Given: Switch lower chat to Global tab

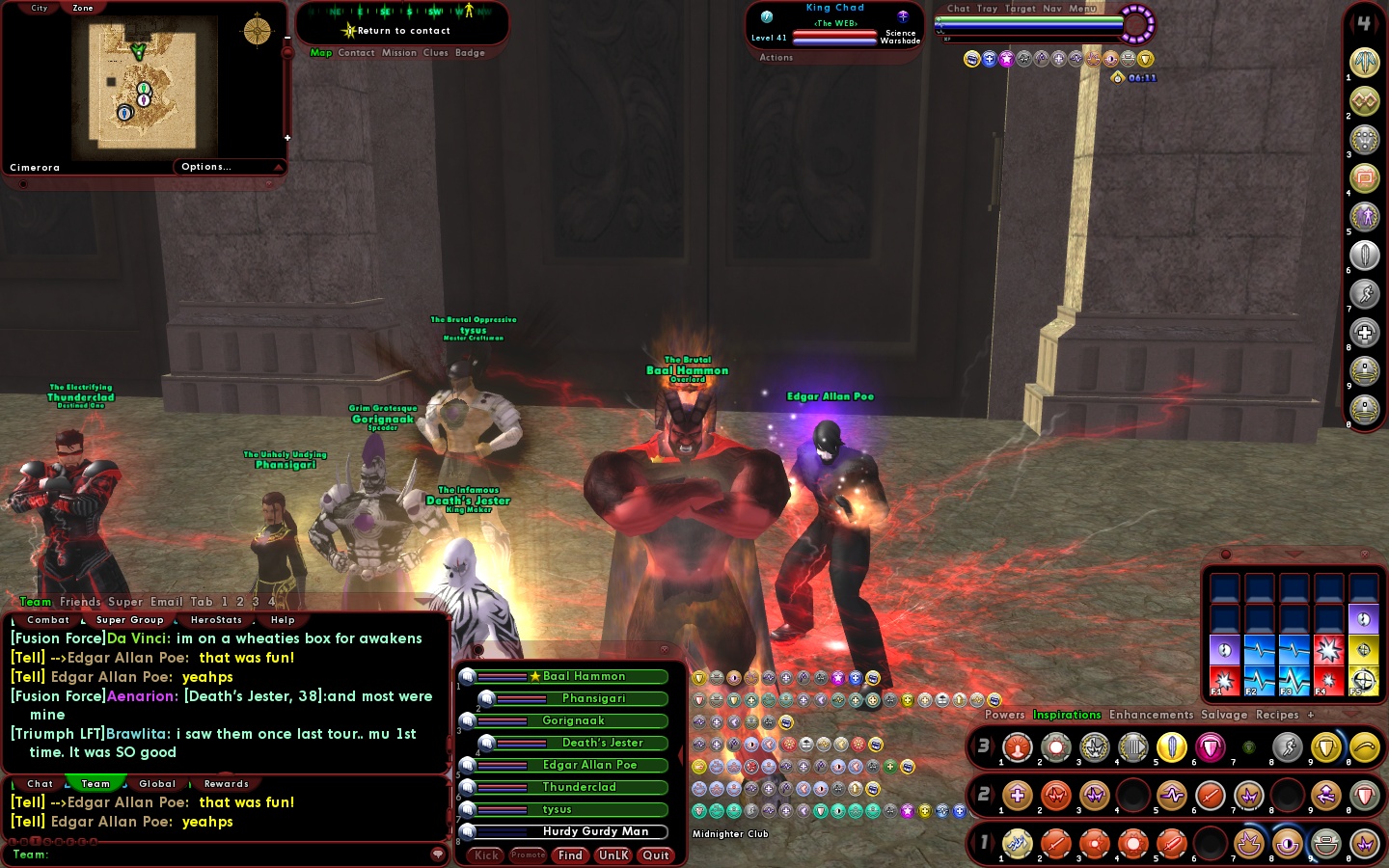Looking at the screenshot, I should 157,784.
